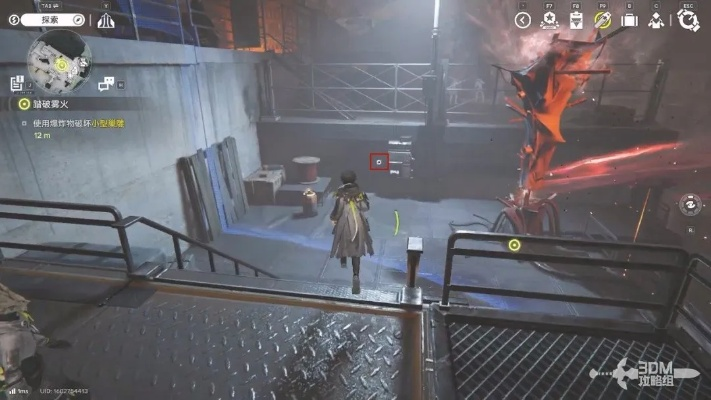Activate the eye scan skill icon
The height and width of the screenshot is (400, 711).
click(690, 204)
